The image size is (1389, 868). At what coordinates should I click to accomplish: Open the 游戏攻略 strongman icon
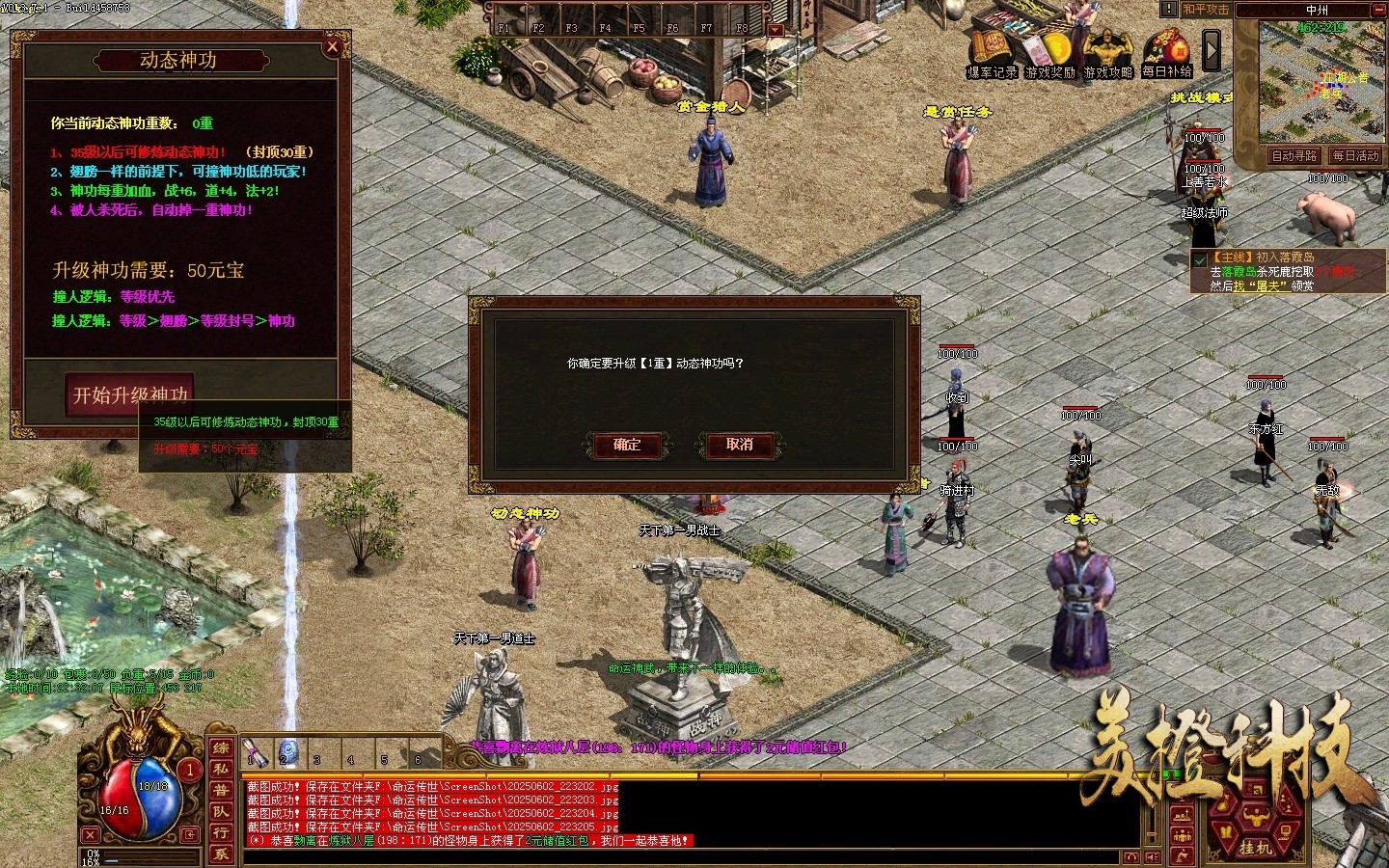coord(1107,53)
